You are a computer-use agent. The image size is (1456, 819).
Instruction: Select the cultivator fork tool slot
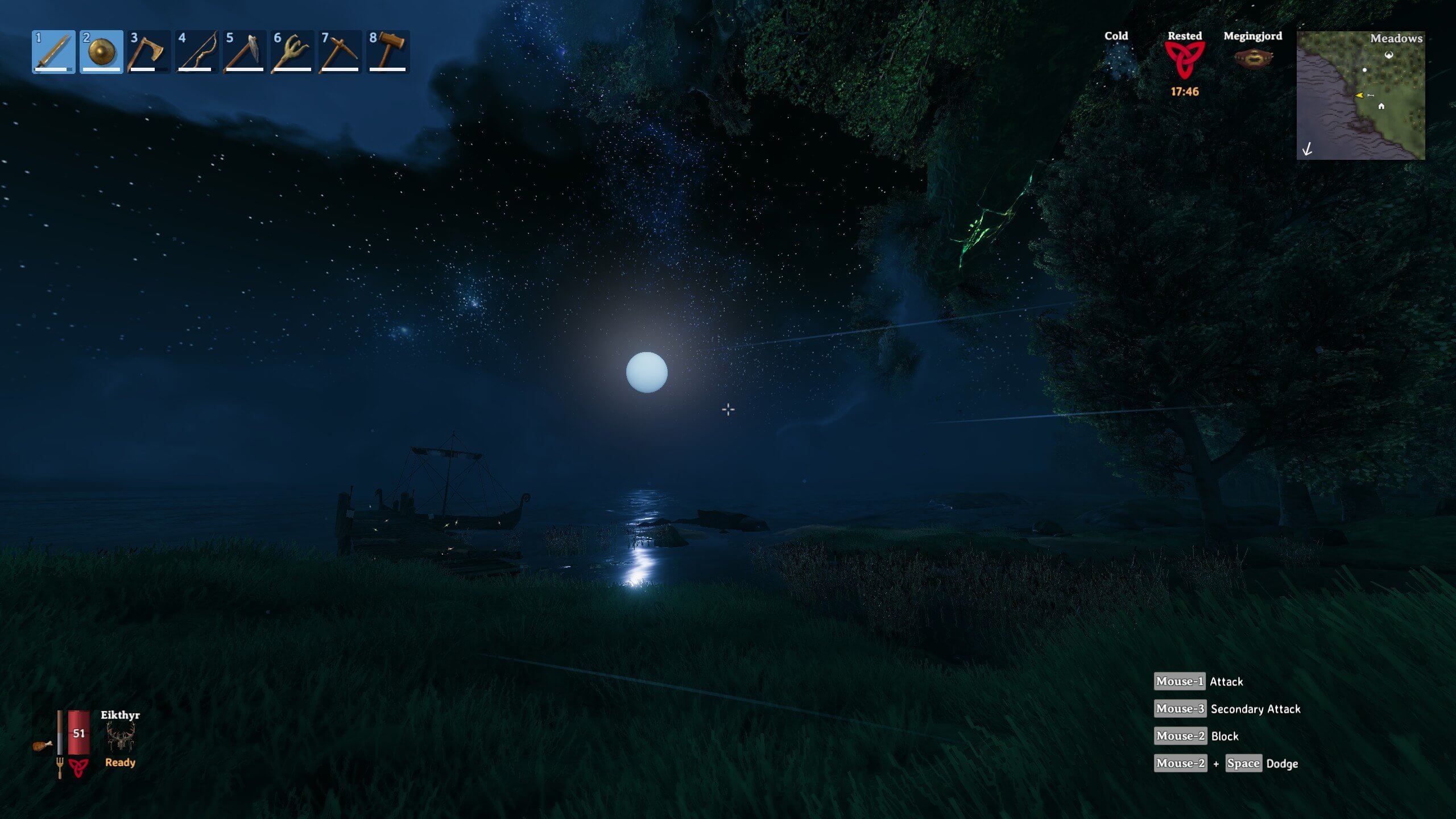pyautogui.click(x=292, y=52)
